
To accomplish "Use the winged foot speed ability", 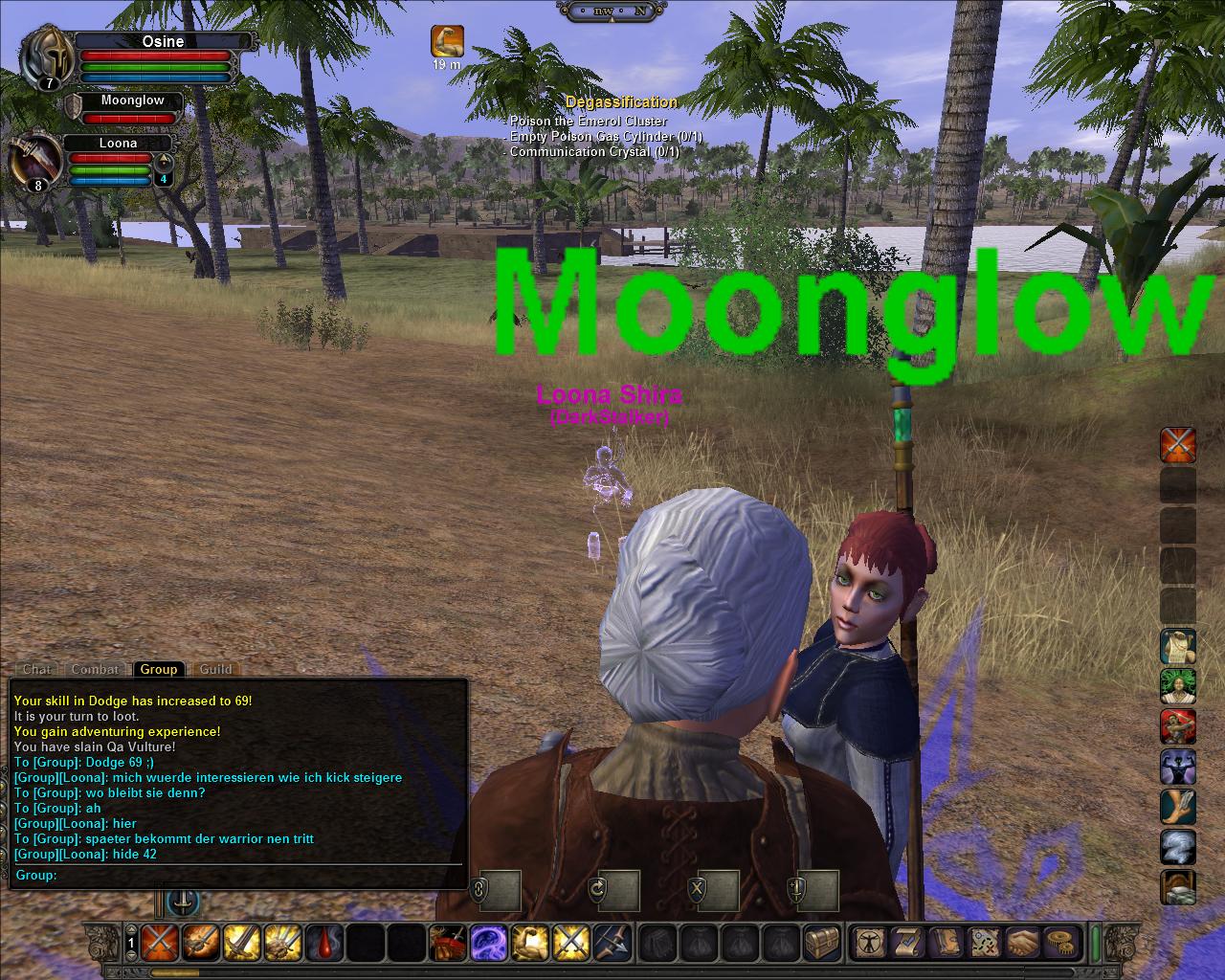I will (x=1178, y=807).
